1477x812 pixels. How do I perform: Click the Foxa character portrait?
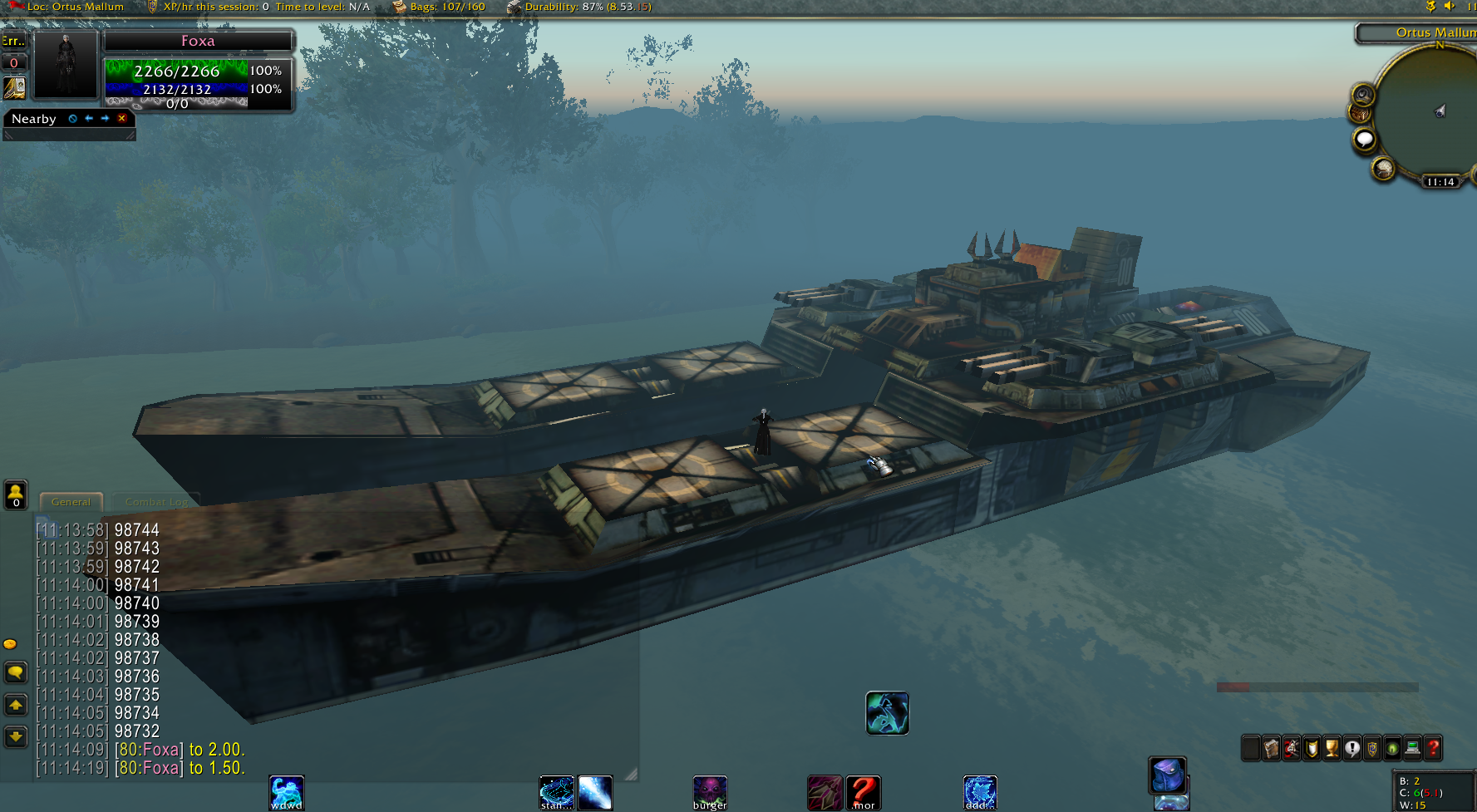point(65,64)
